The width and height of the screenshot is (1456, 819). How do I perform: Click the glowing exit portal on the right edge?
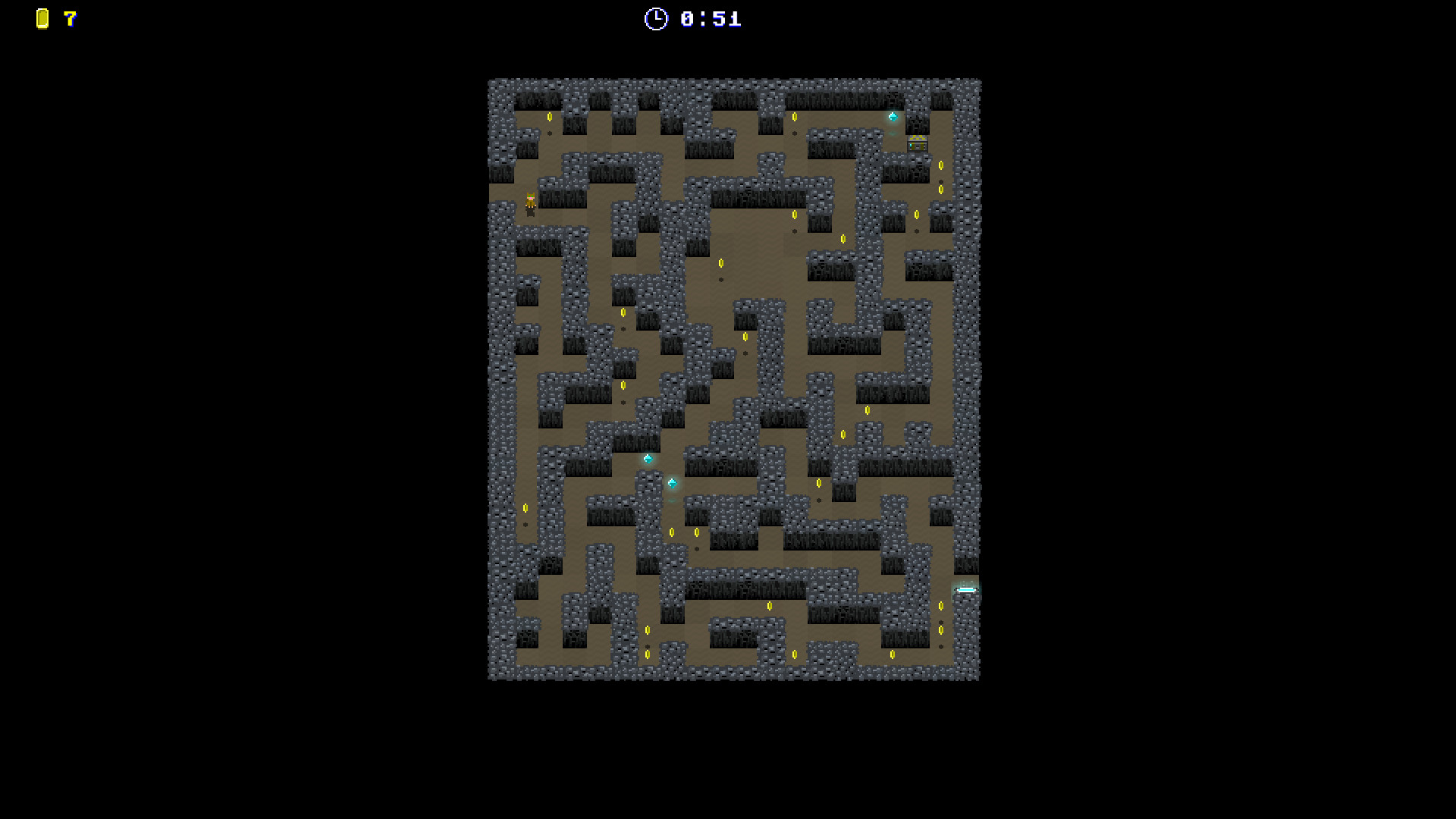click(966, 590)
